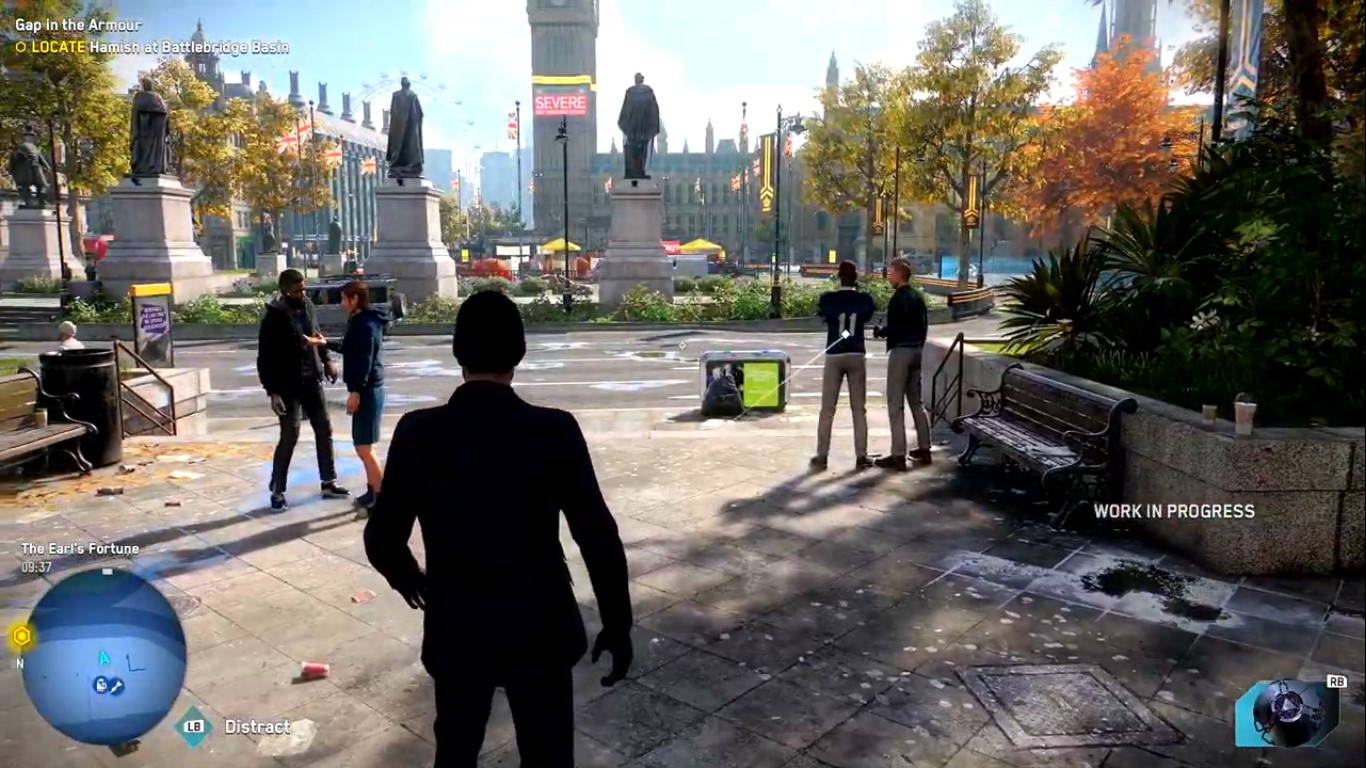Click the N compass indicator on the minimap

[x=21, y=662]
